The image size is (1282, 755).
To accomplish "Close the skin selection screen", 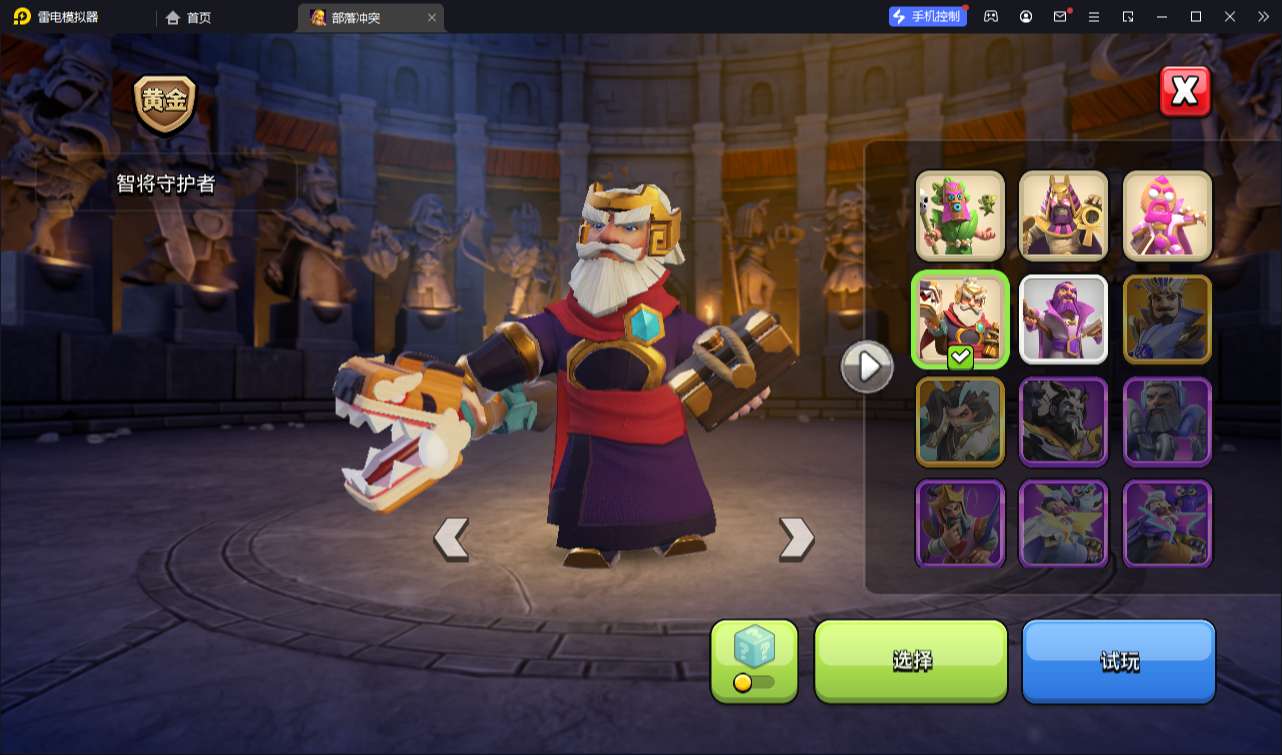I will pyautogui.click(x=1185, y=92).
